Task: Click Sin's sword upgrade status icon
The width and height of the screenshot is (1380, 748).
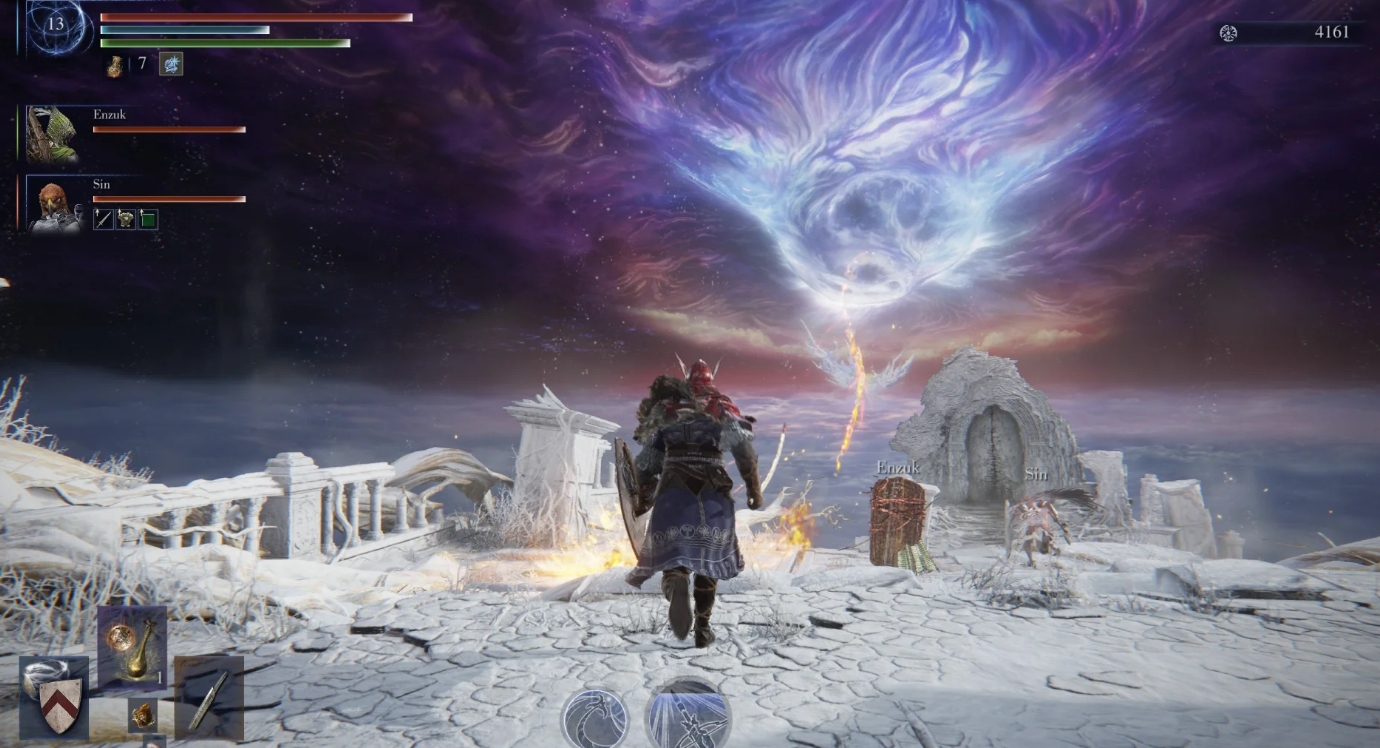Action: coord(103,219)
